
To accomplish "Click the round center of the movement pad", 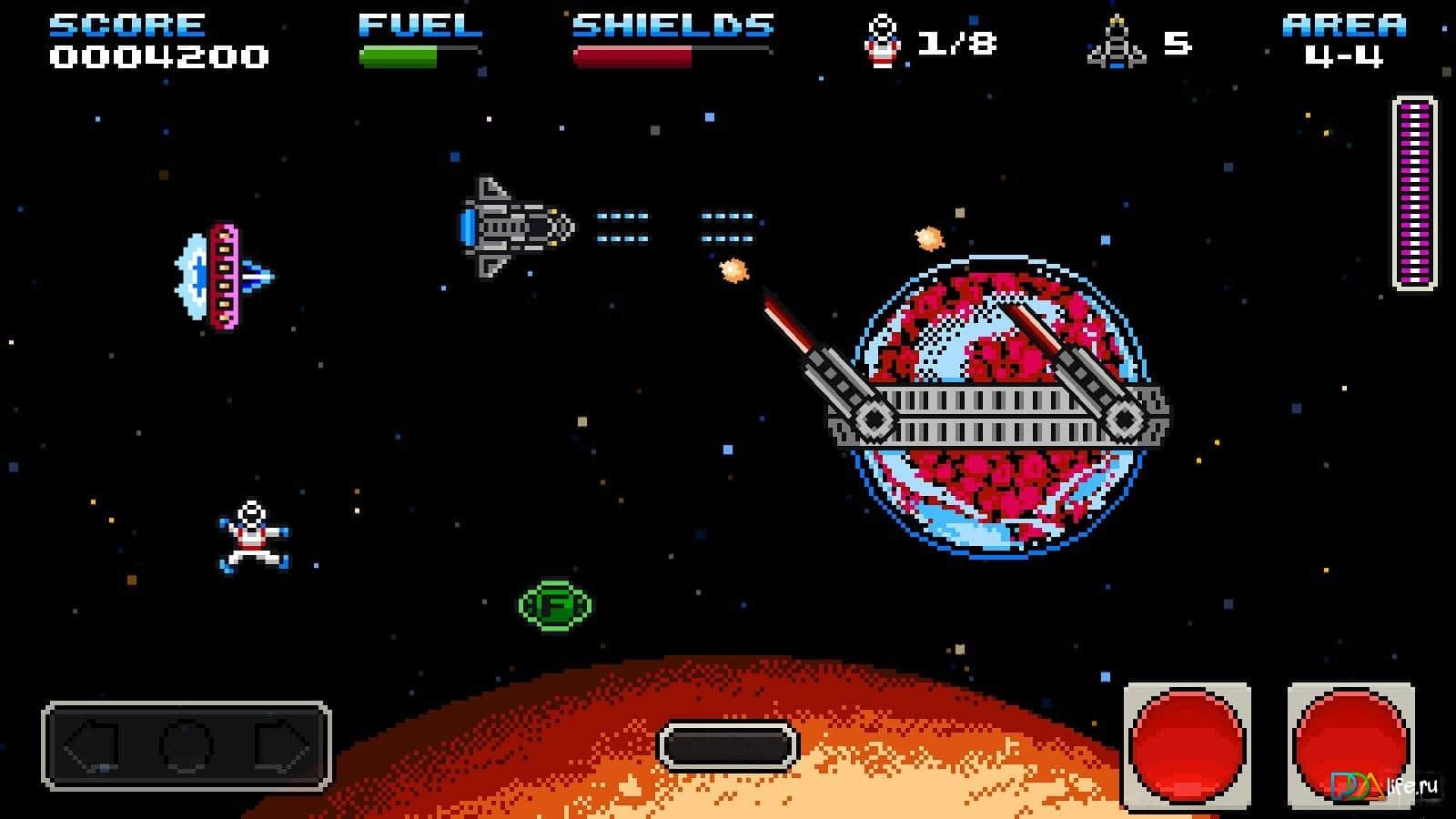I will [187, 747].
